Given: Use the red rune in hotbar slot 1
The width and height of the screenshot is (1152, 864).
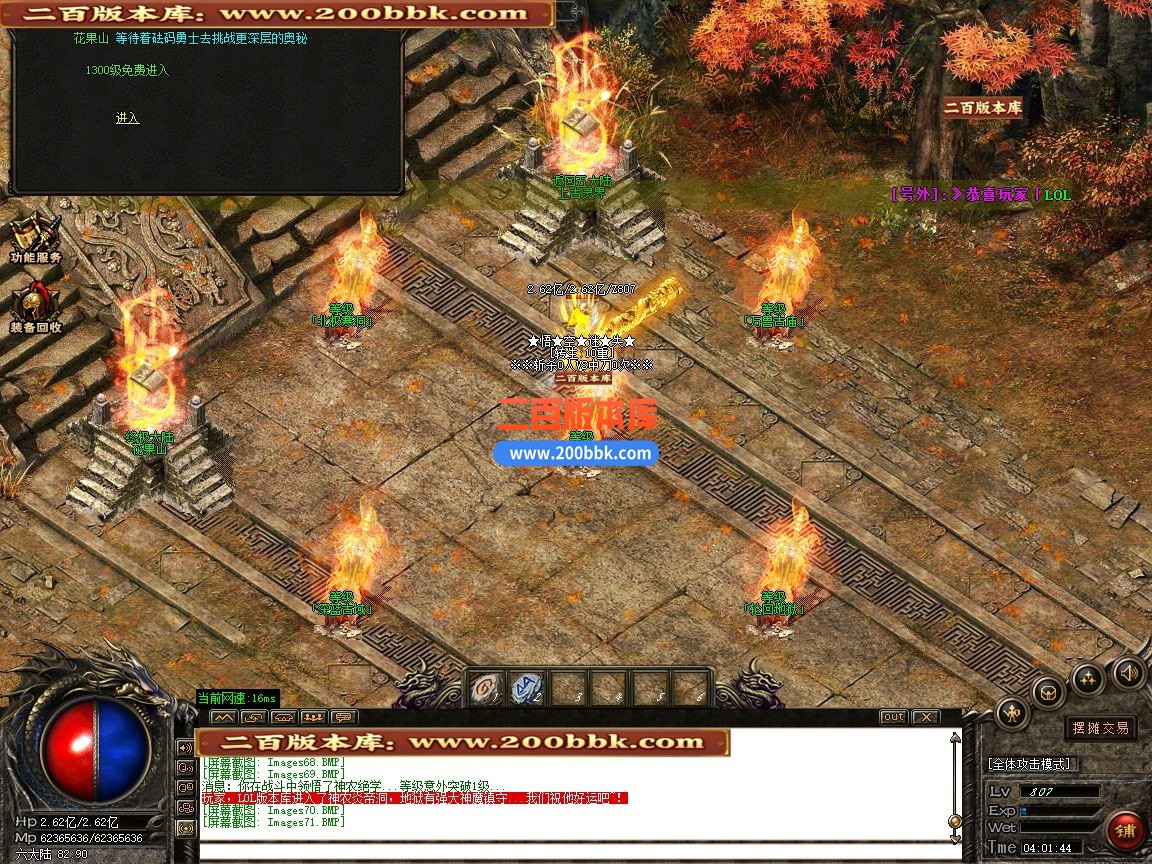Looking at the screenshot, I should tap(487, 688).
